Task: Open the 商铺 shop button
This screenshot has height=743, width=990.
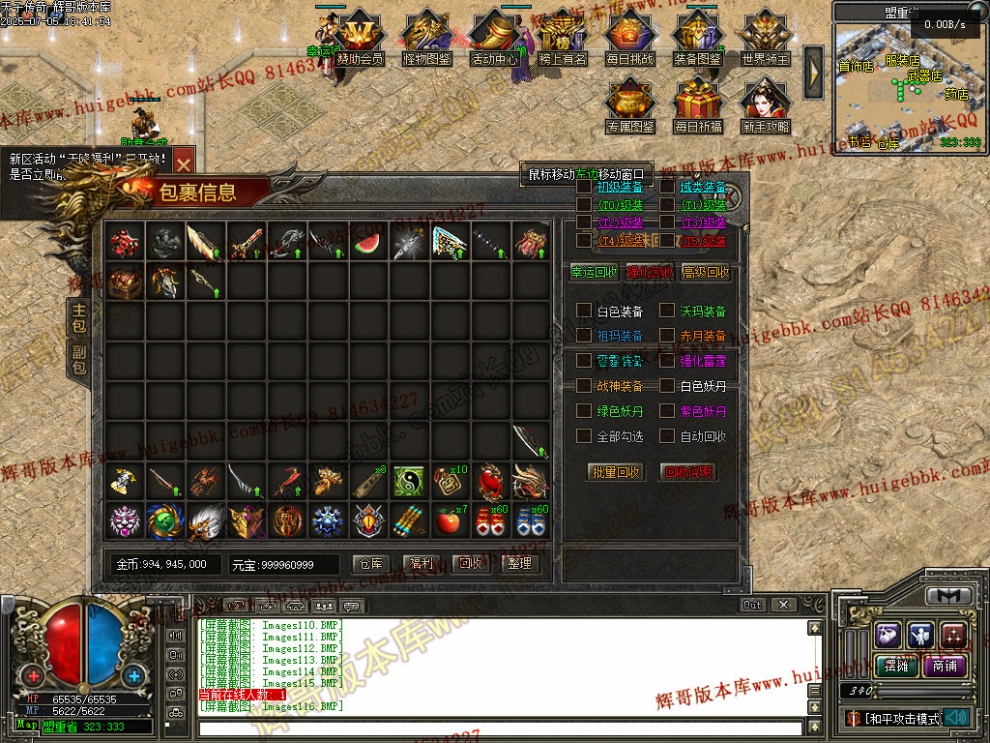Action: (x=944, y=666)
